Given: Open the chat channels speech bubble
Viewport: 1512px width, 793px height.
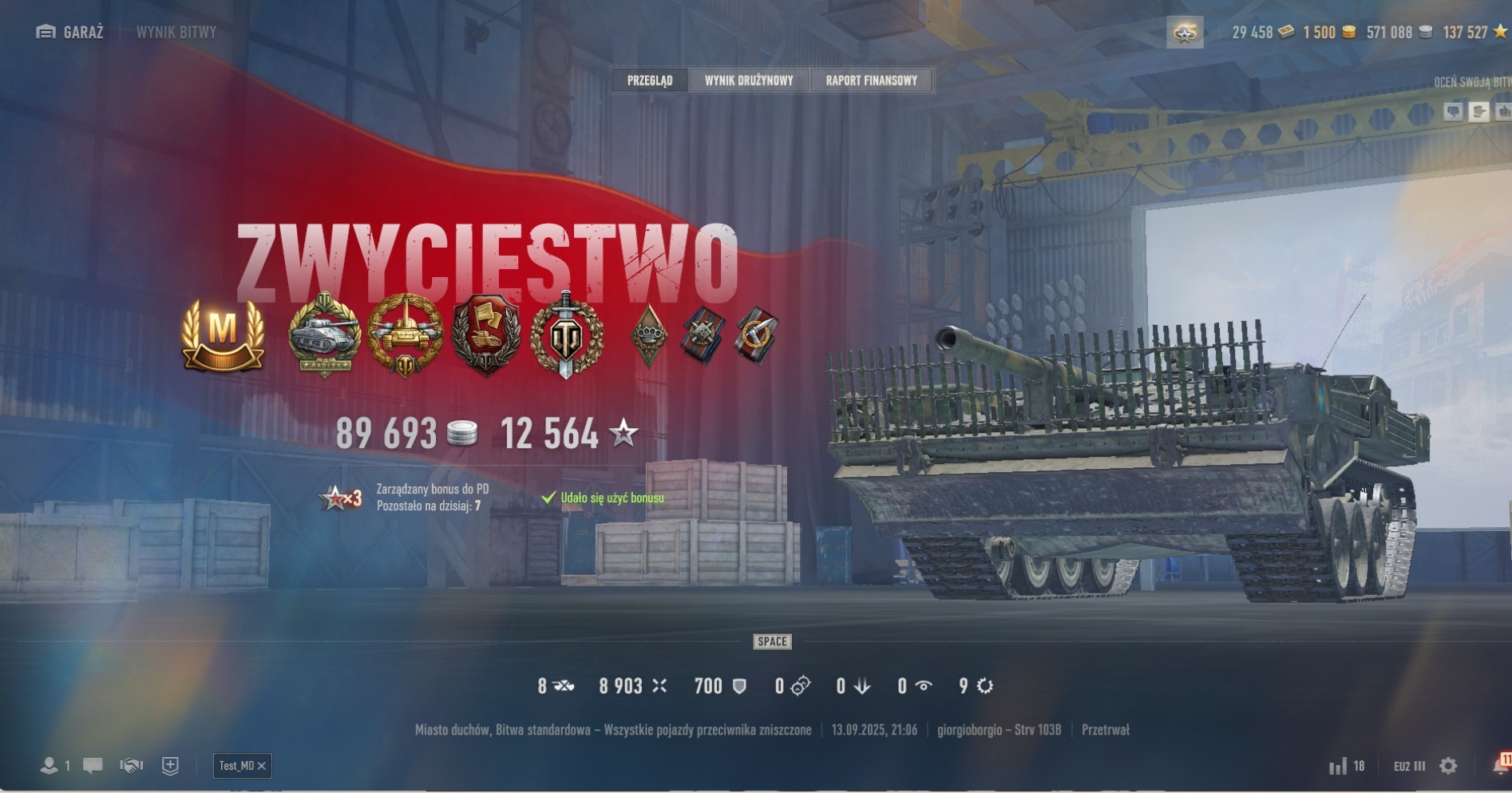Looking at the screenshot, I should 93,766.
